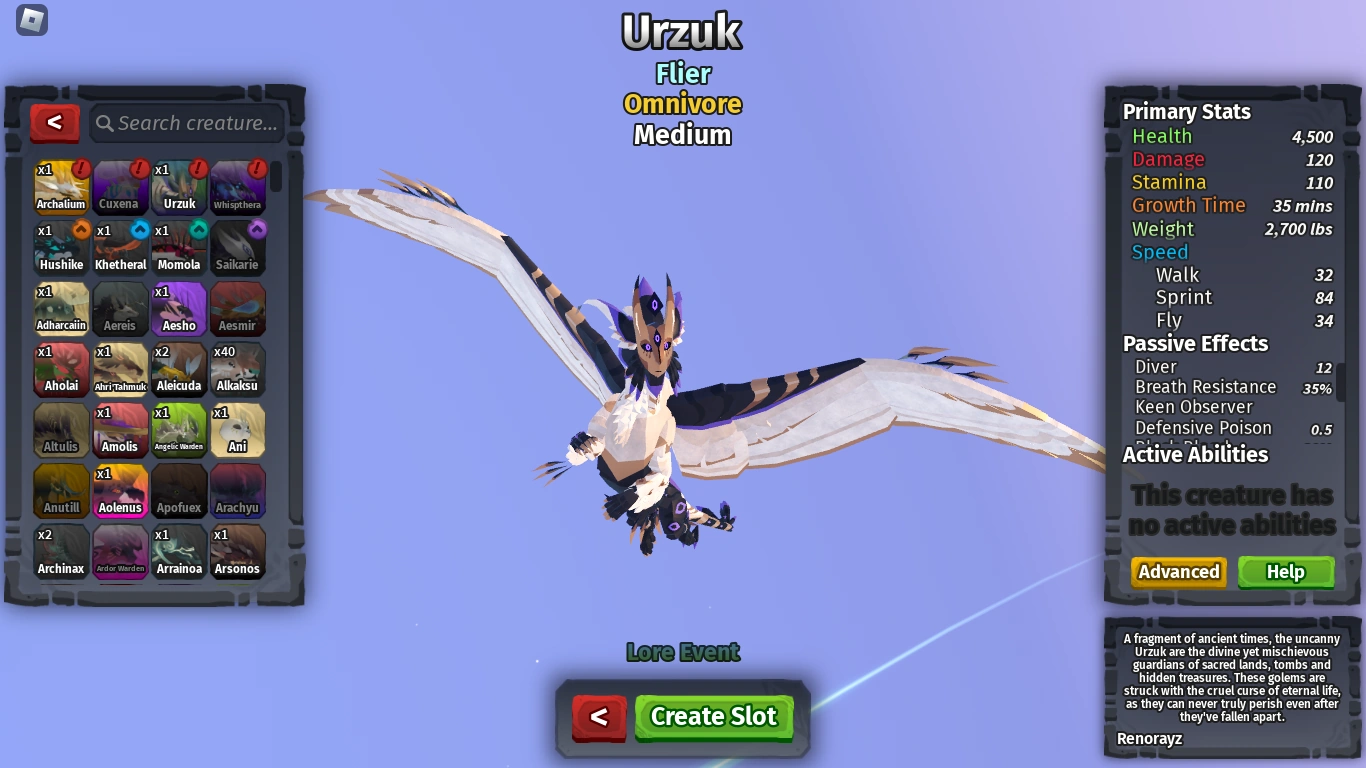Click the orange upgrade arrow on Hushike
Image resolution: width=1366 pixels, height=768 pixels.
pos(79,230)
